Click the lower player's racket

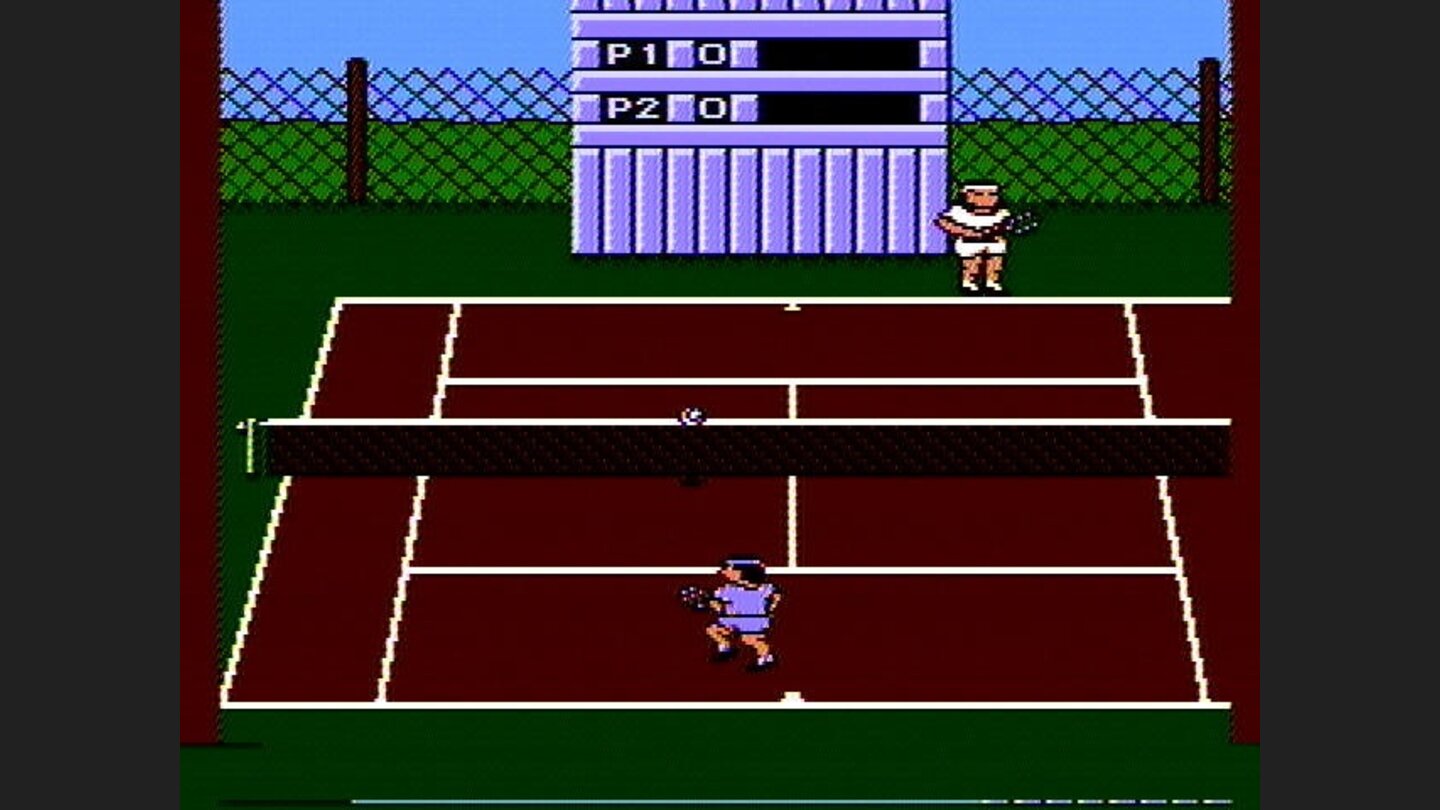[x=690, y=597]
